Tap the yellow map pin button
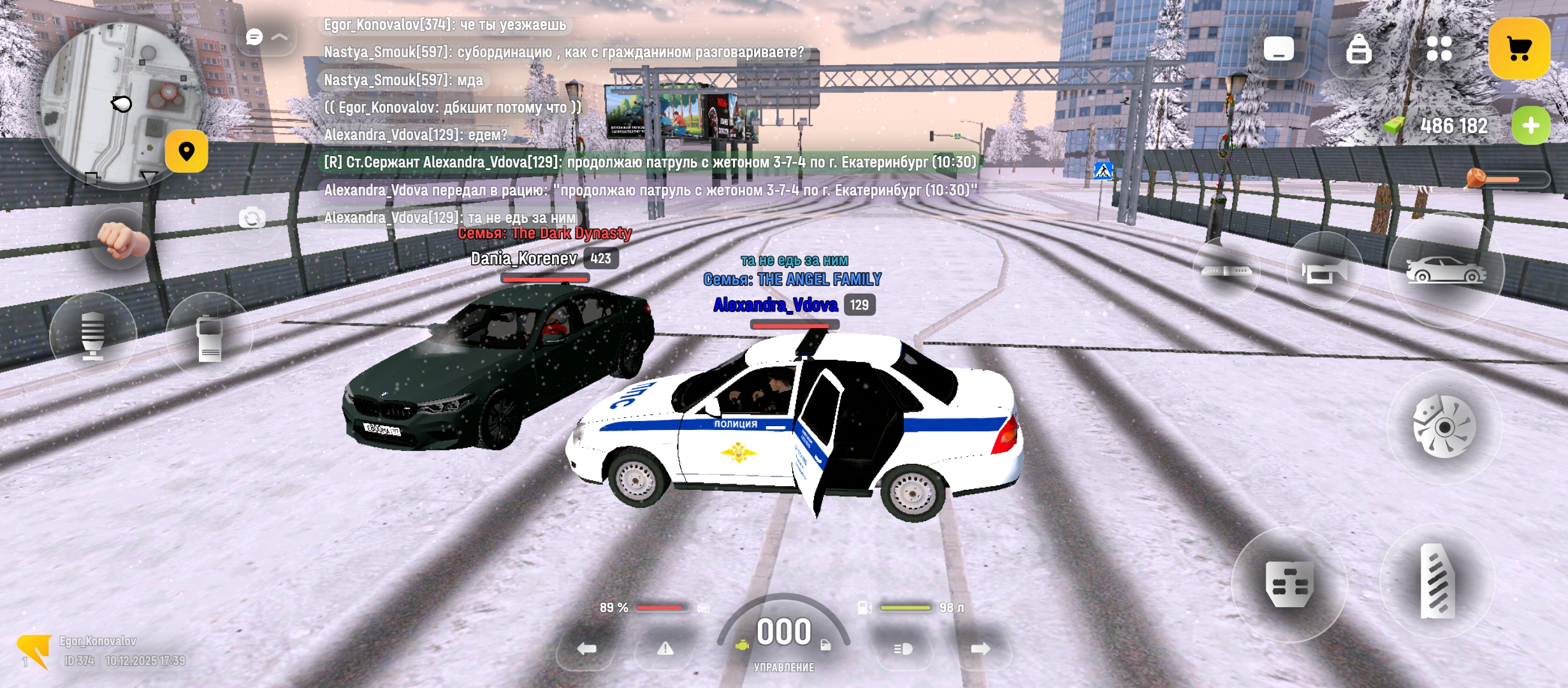 pos(186,152)
